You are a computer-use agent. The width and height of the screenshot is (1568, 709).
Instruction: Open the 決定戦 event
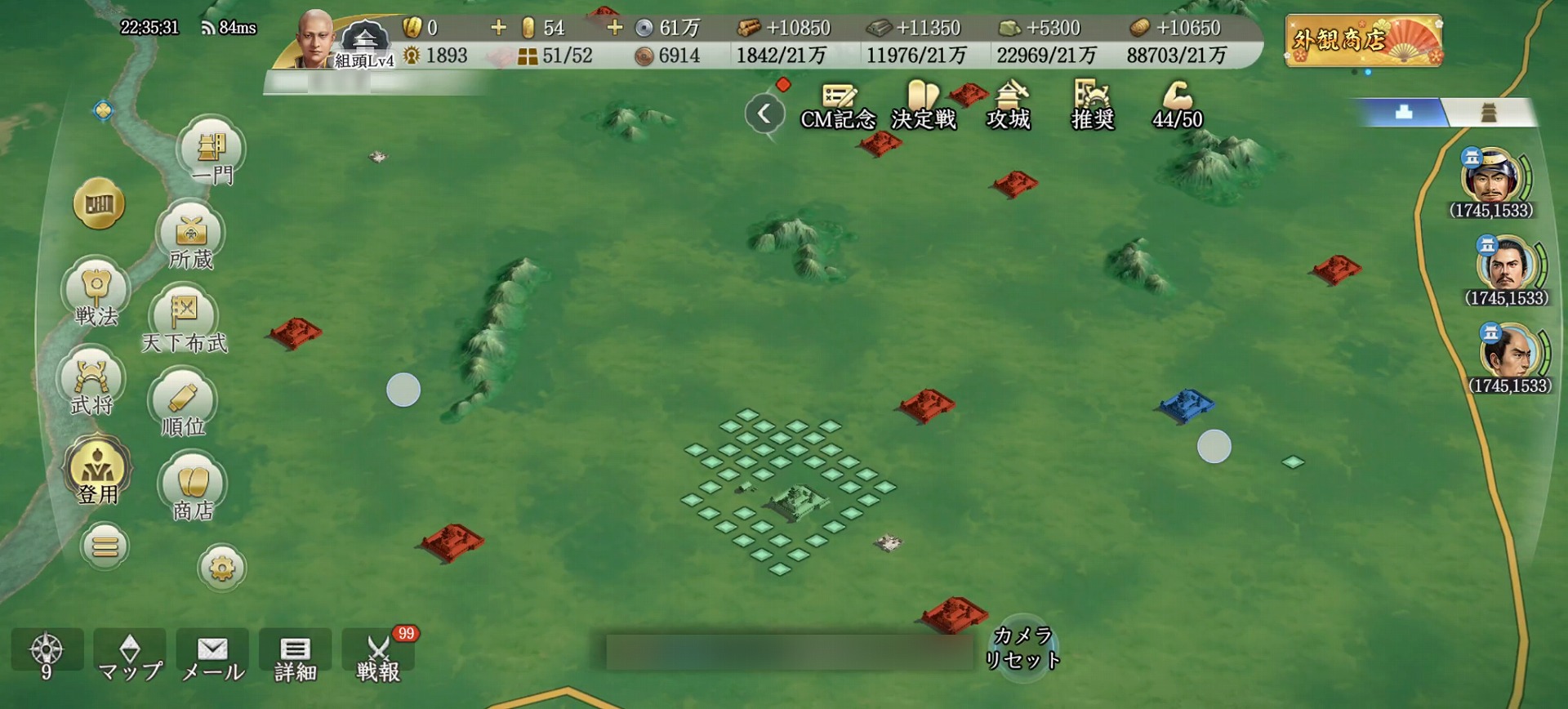click(924, 106)
